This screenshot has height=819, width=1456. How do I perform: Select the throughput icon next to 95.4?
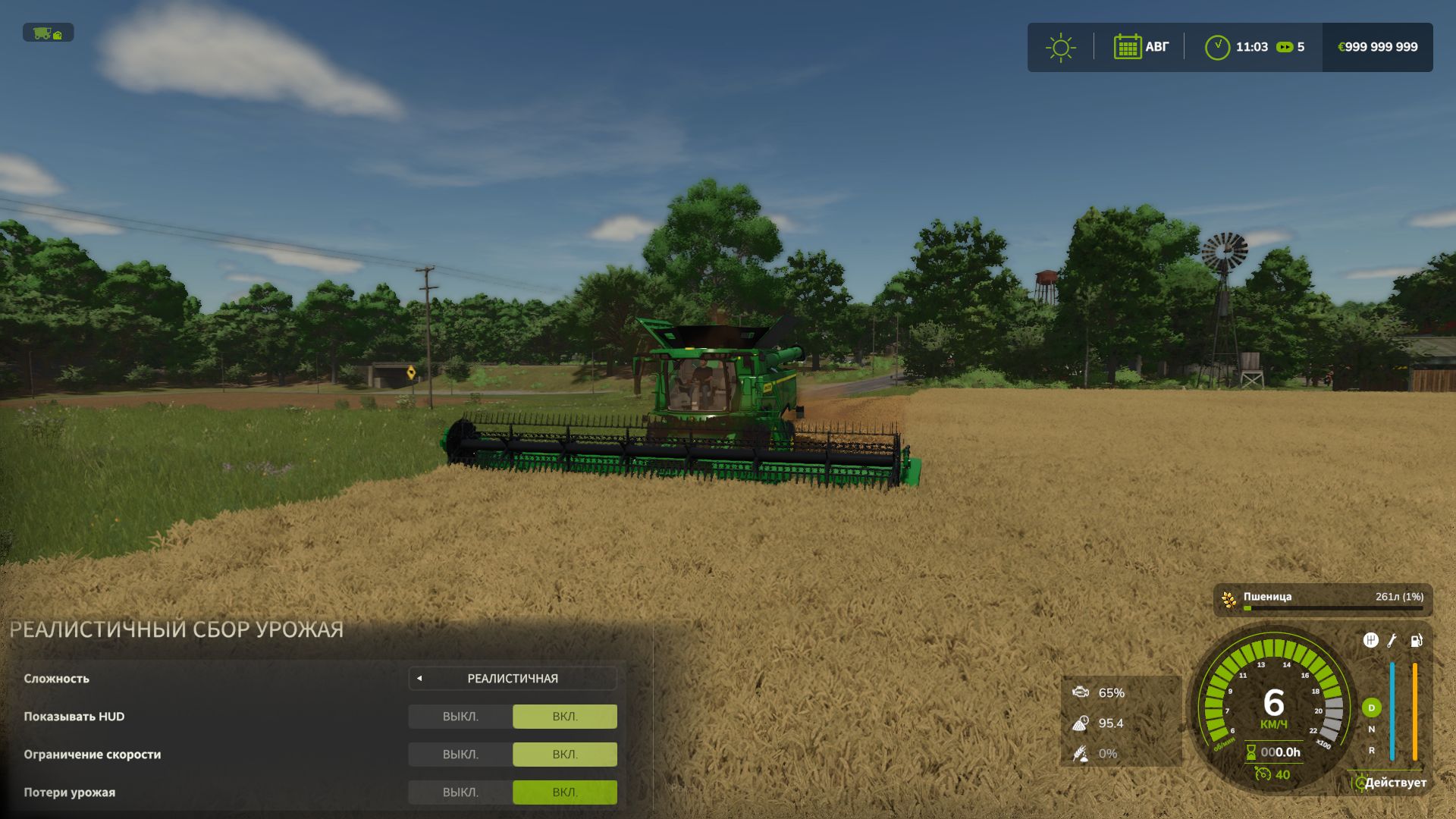pos(1080,723)
